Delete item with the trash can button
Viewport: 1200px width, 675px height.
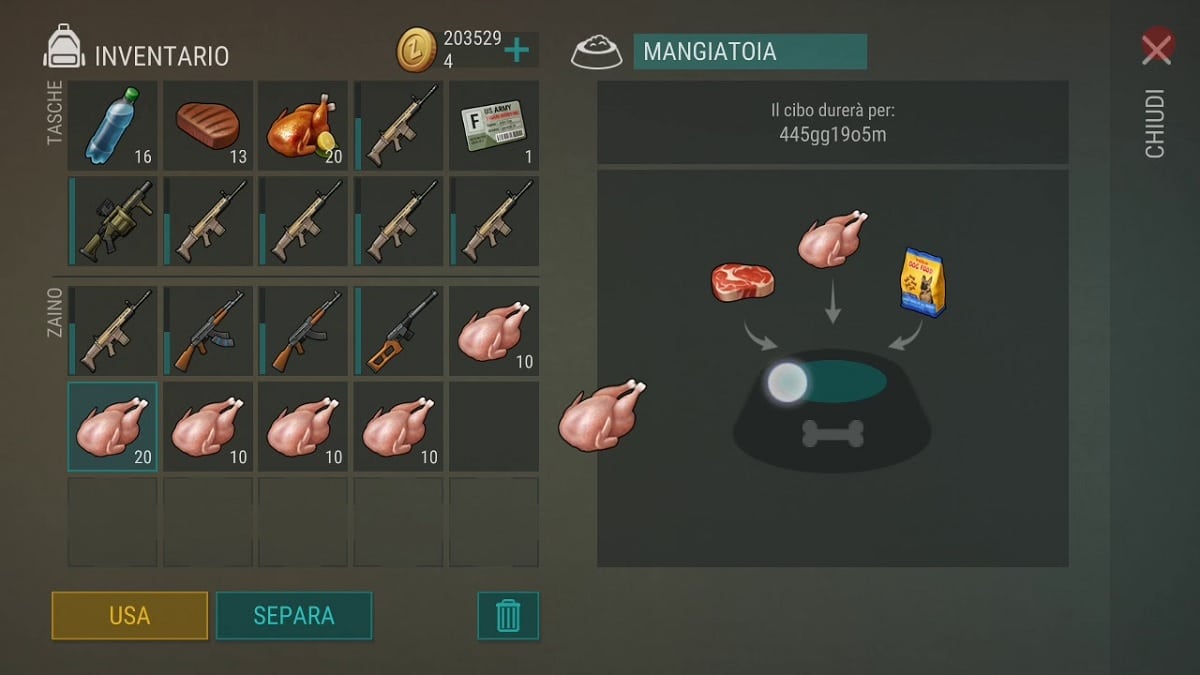coord(508,616)
